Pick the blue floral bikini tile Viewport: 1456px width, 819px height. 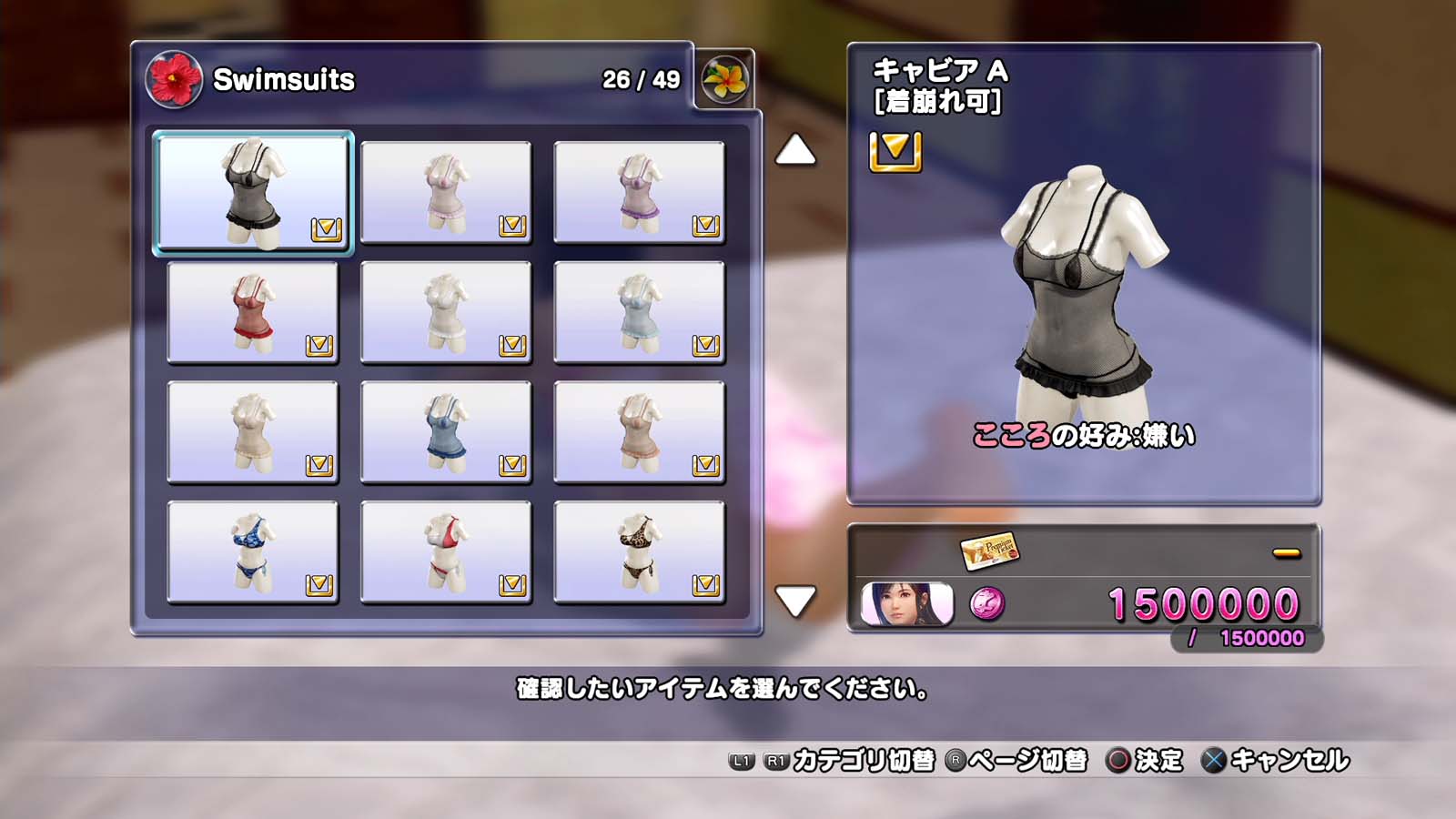tap(253, 552)
